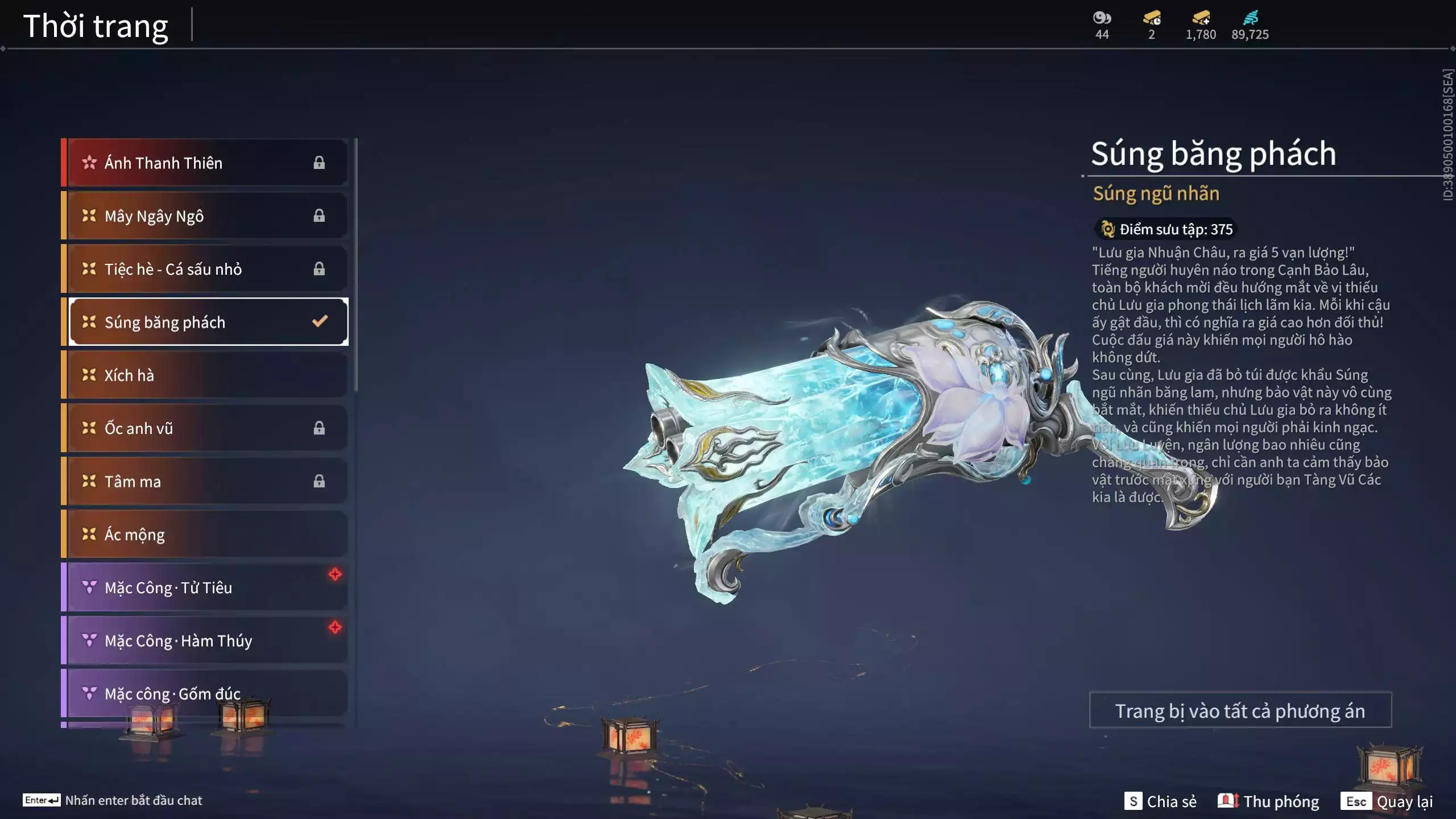Screen dimensions: 1456x819
Task: Equip via Trang bị vào tất cả phương án
Action: [x=1240, y=710]
